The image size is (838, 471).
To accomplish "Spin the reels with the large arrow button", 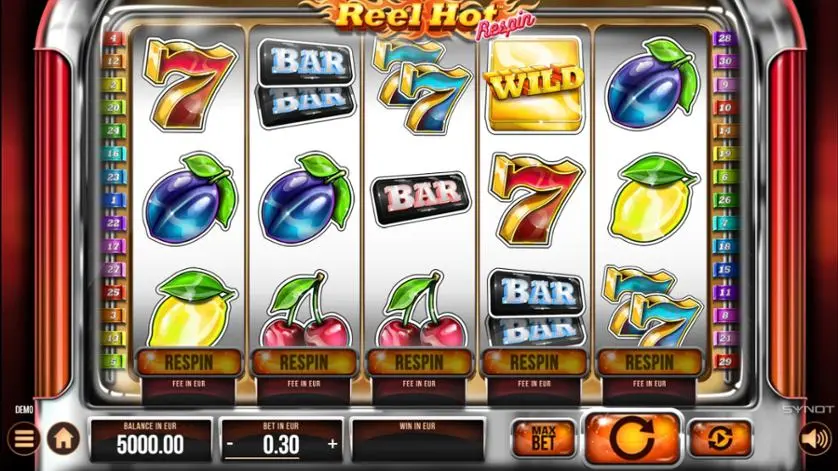I will (x=632, y=438).
